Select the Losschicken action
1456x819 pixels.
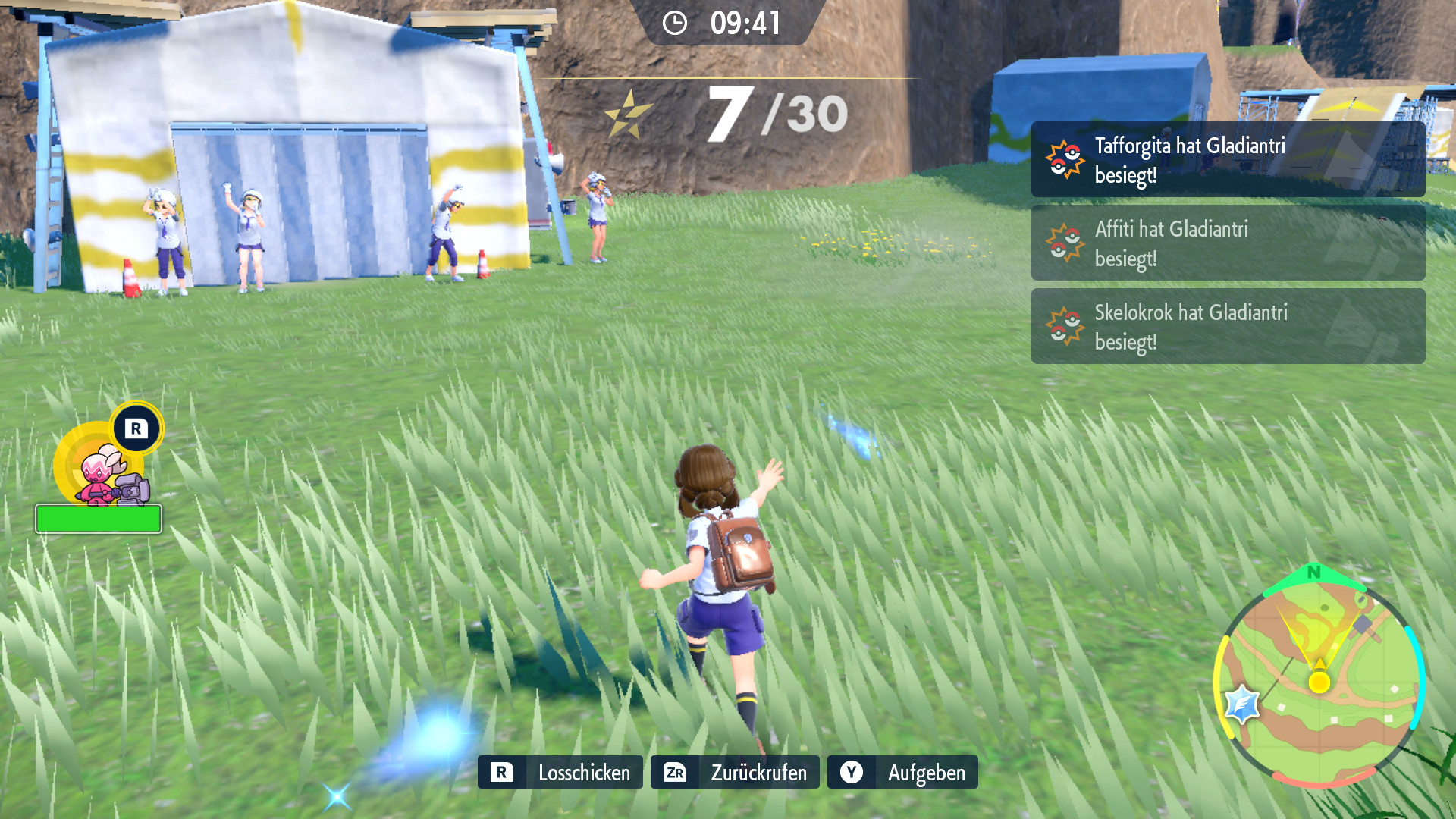pos(560,772)
